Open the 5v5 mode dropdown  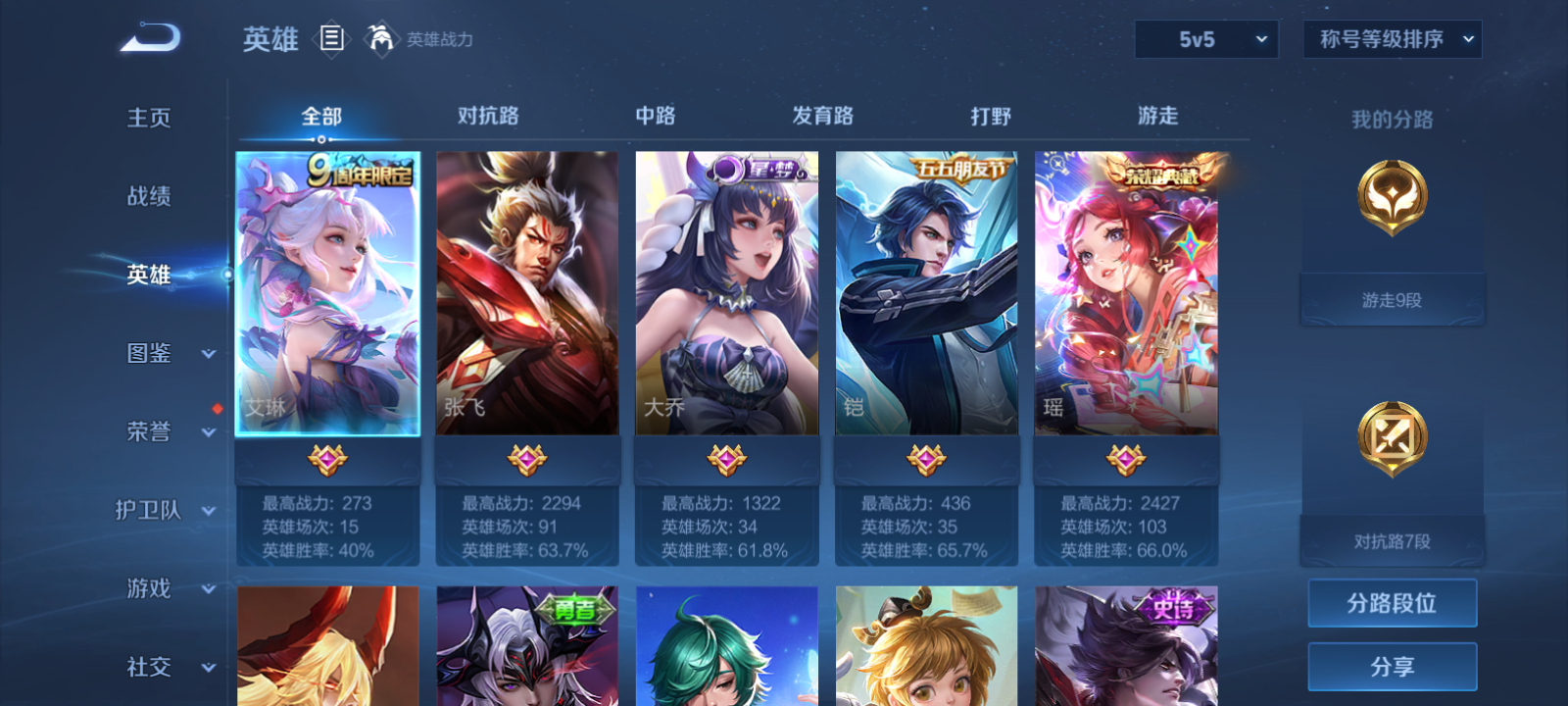point(1206,39)
